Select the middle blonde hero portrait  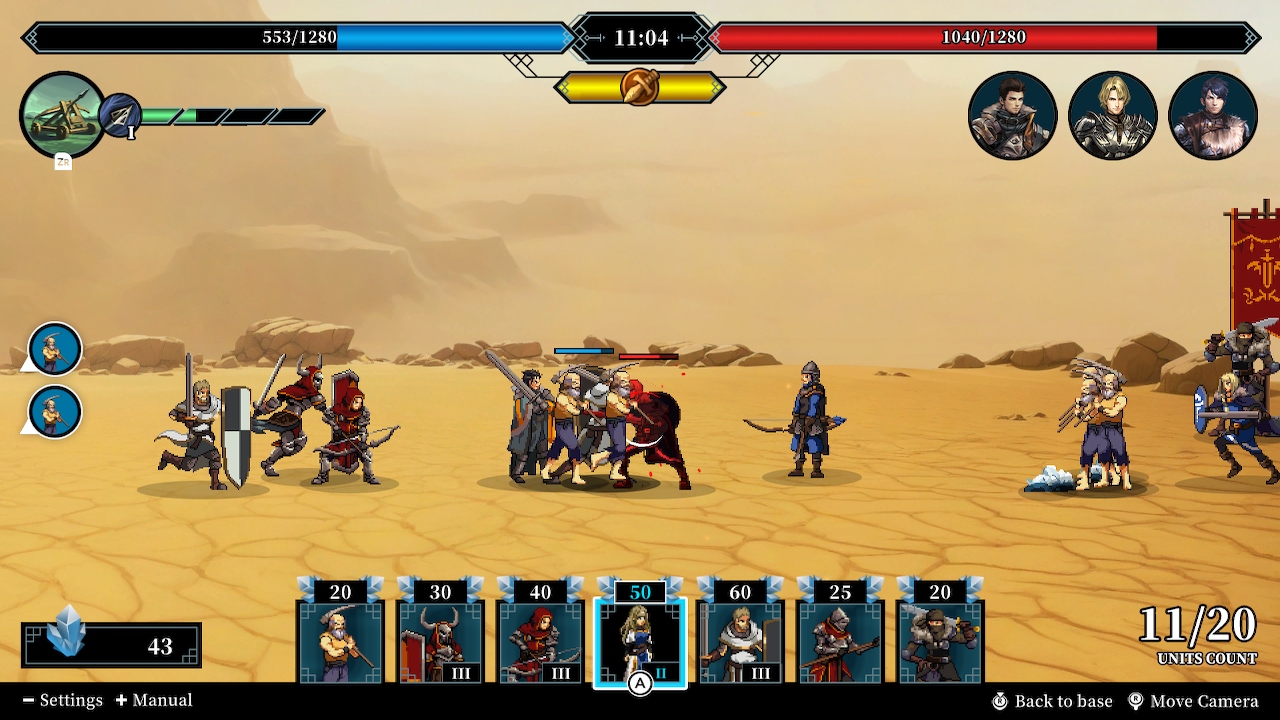[1113, 114]
